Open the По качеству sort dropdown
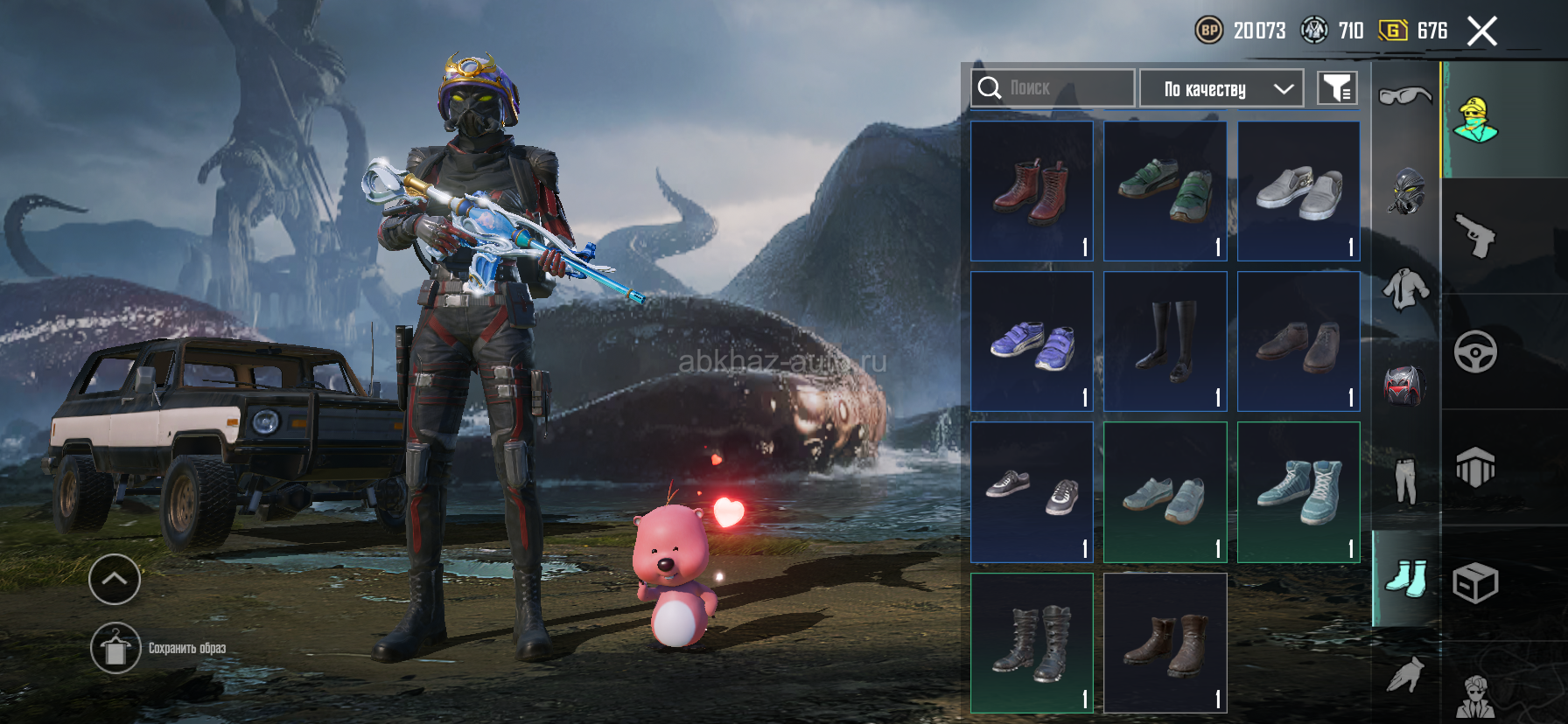 [x=1221, y=88]
